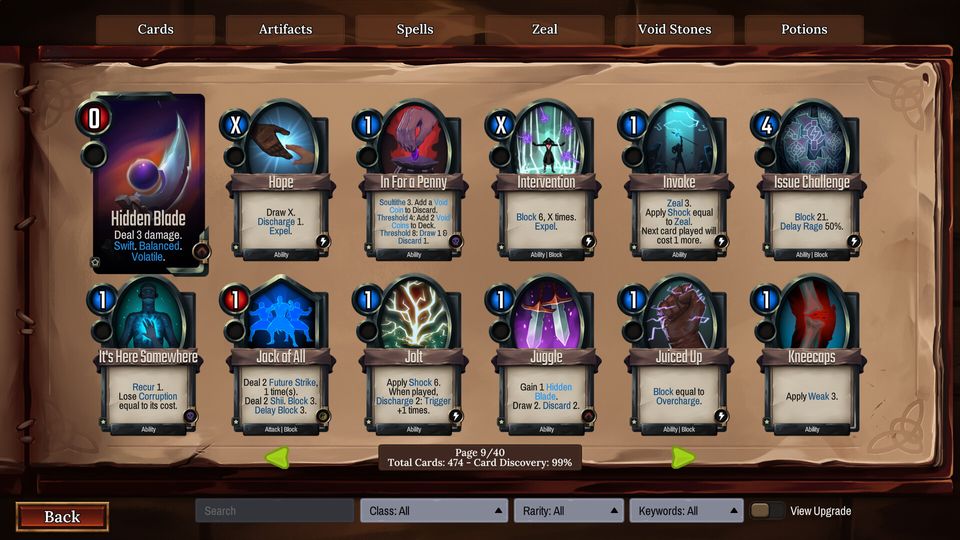Choose the Intervention card
The width and height of the screenshot is (960, 540).
[x=546, y=185]
